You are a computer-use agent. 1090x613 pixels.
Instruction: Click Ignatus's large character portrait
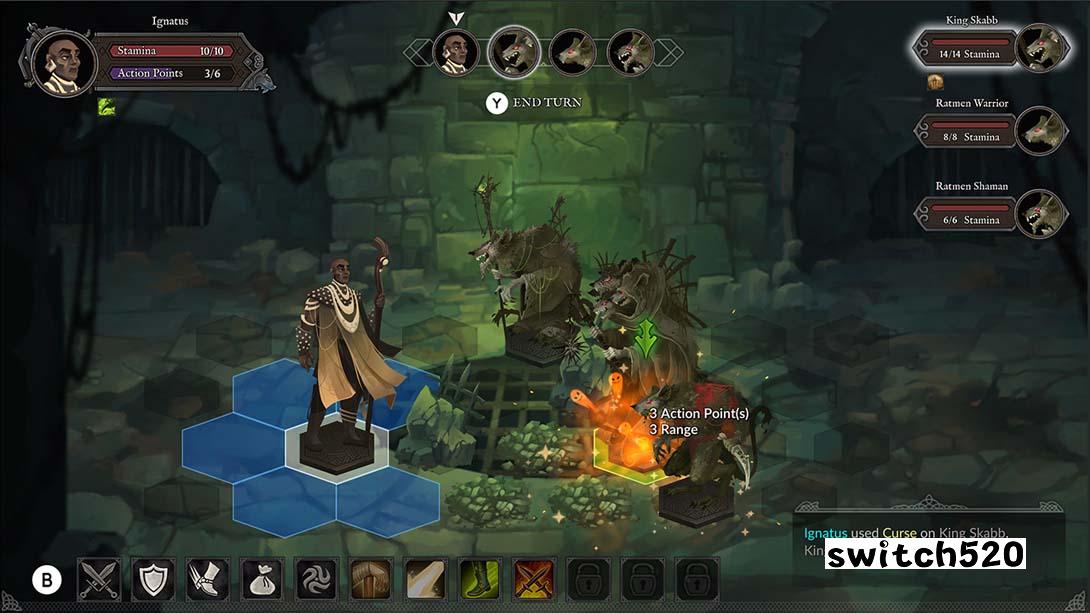pos(64,62)
